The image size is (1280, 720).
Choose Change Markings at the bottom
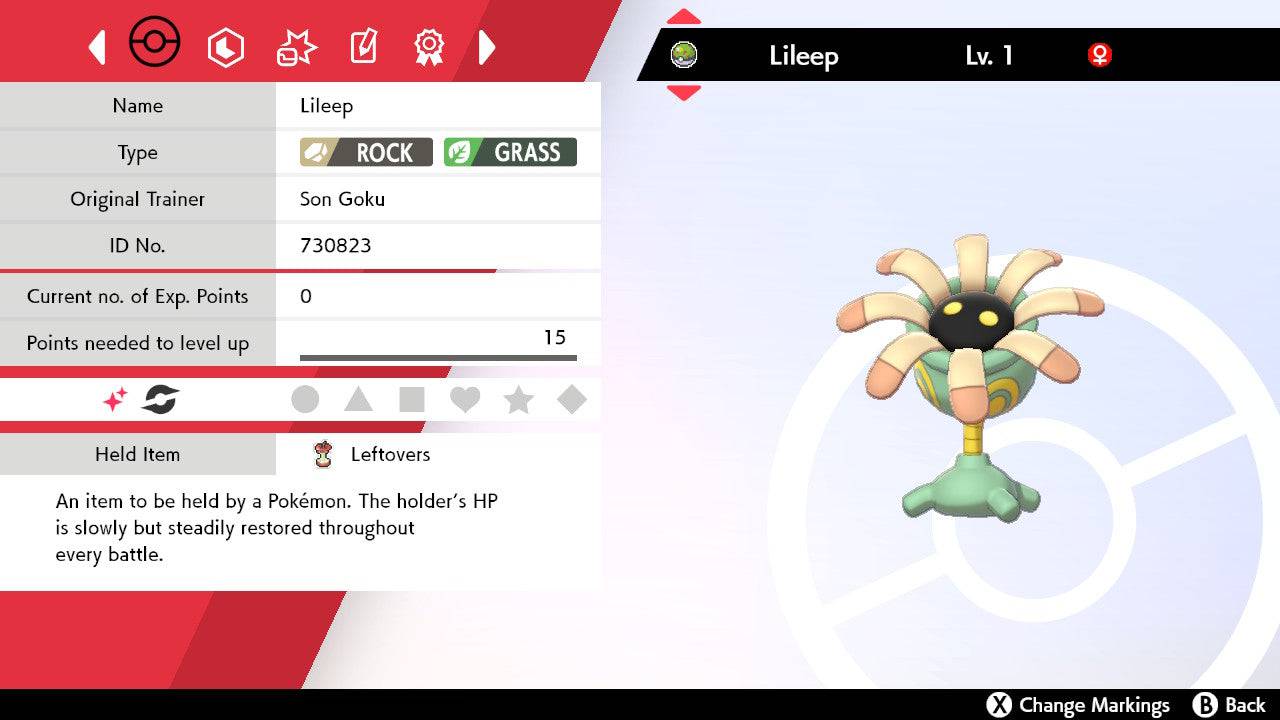tap(1078, 705)
